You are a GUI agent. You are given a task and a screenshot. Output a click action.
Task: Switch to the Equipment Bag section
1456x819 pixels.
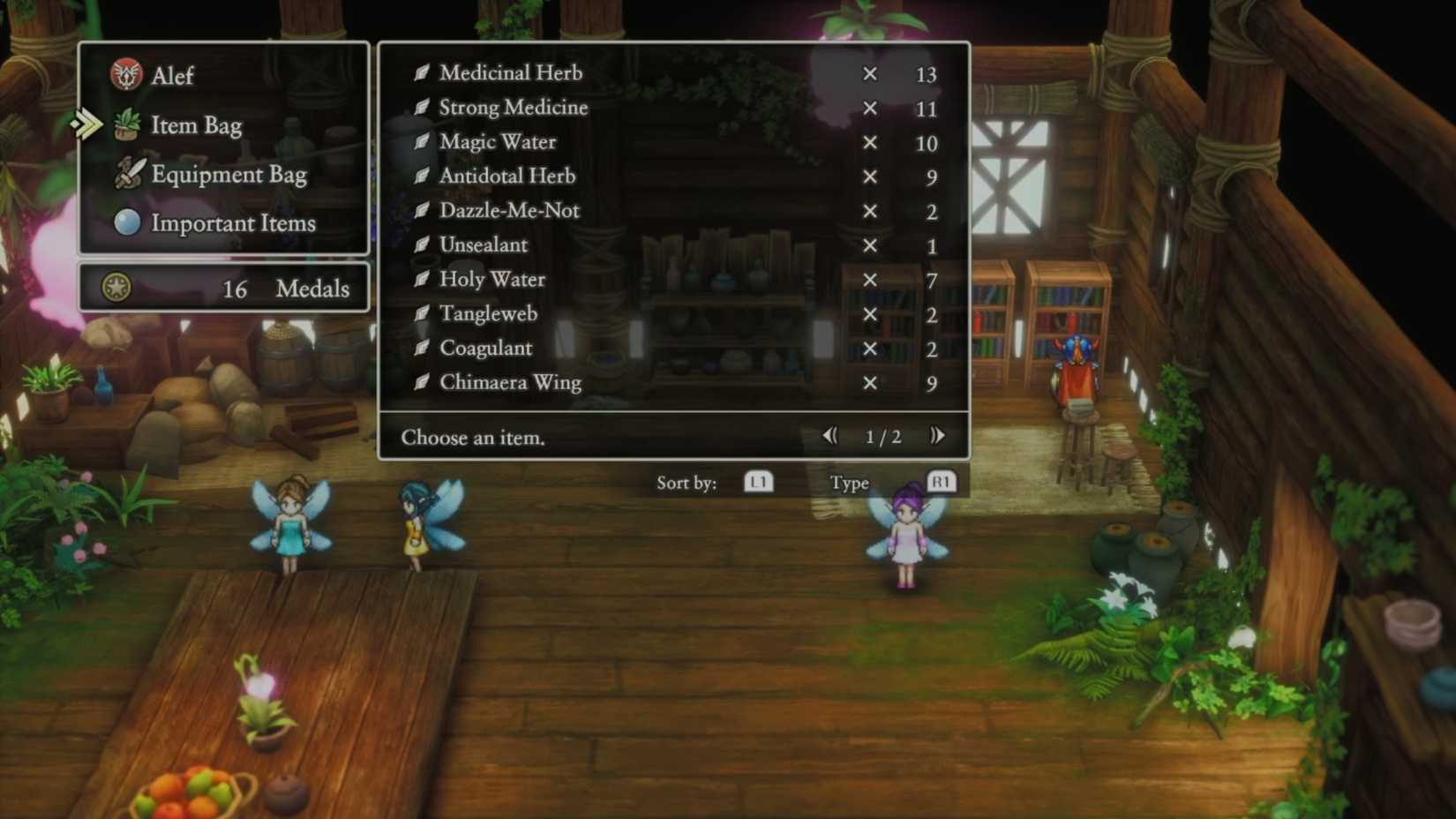click(x=229, y=174)
